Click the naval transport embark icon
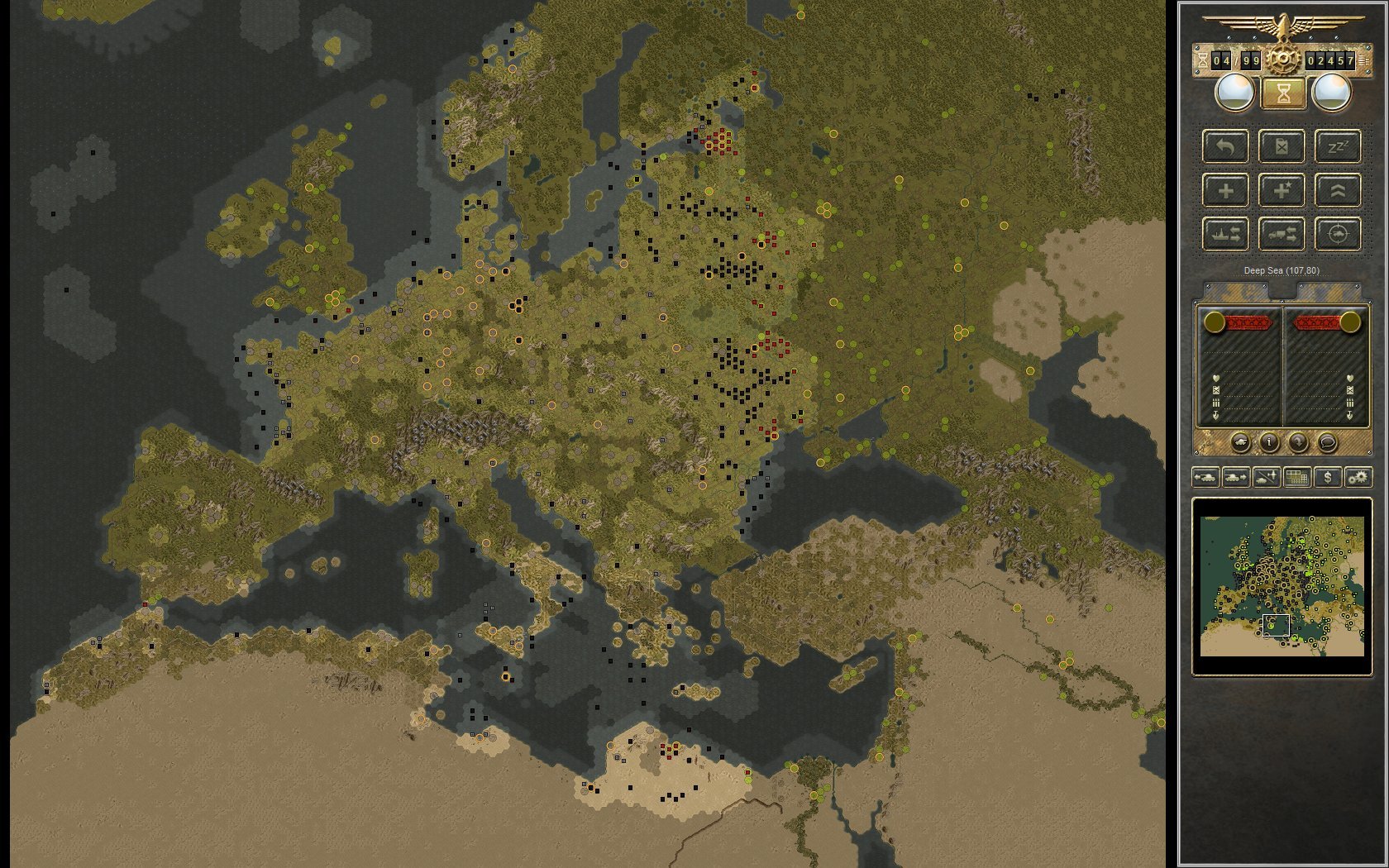1389x868 pixels. point(1226,234)
